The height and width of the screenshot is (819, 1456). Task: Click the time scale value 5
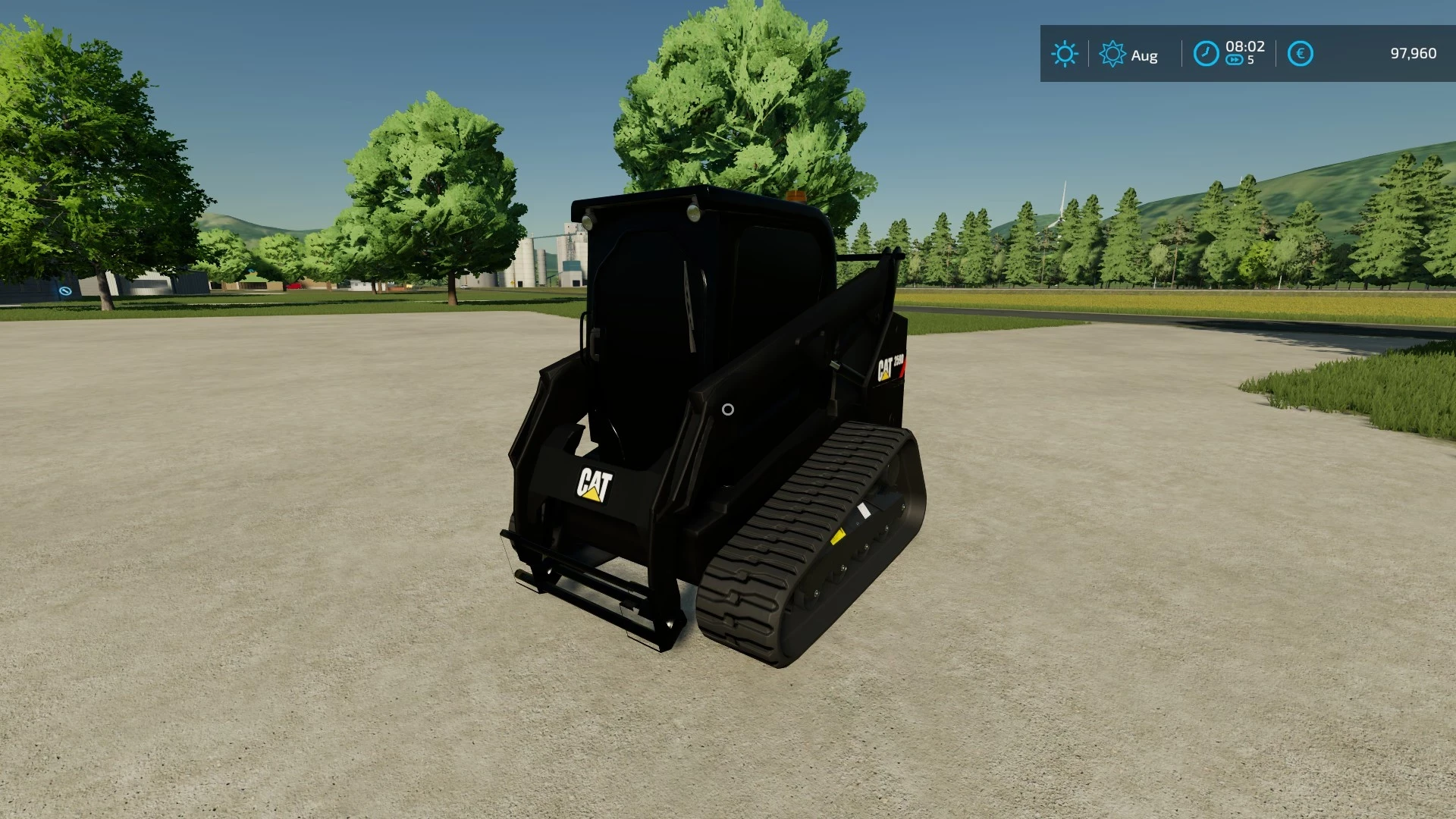point(1250,61)
